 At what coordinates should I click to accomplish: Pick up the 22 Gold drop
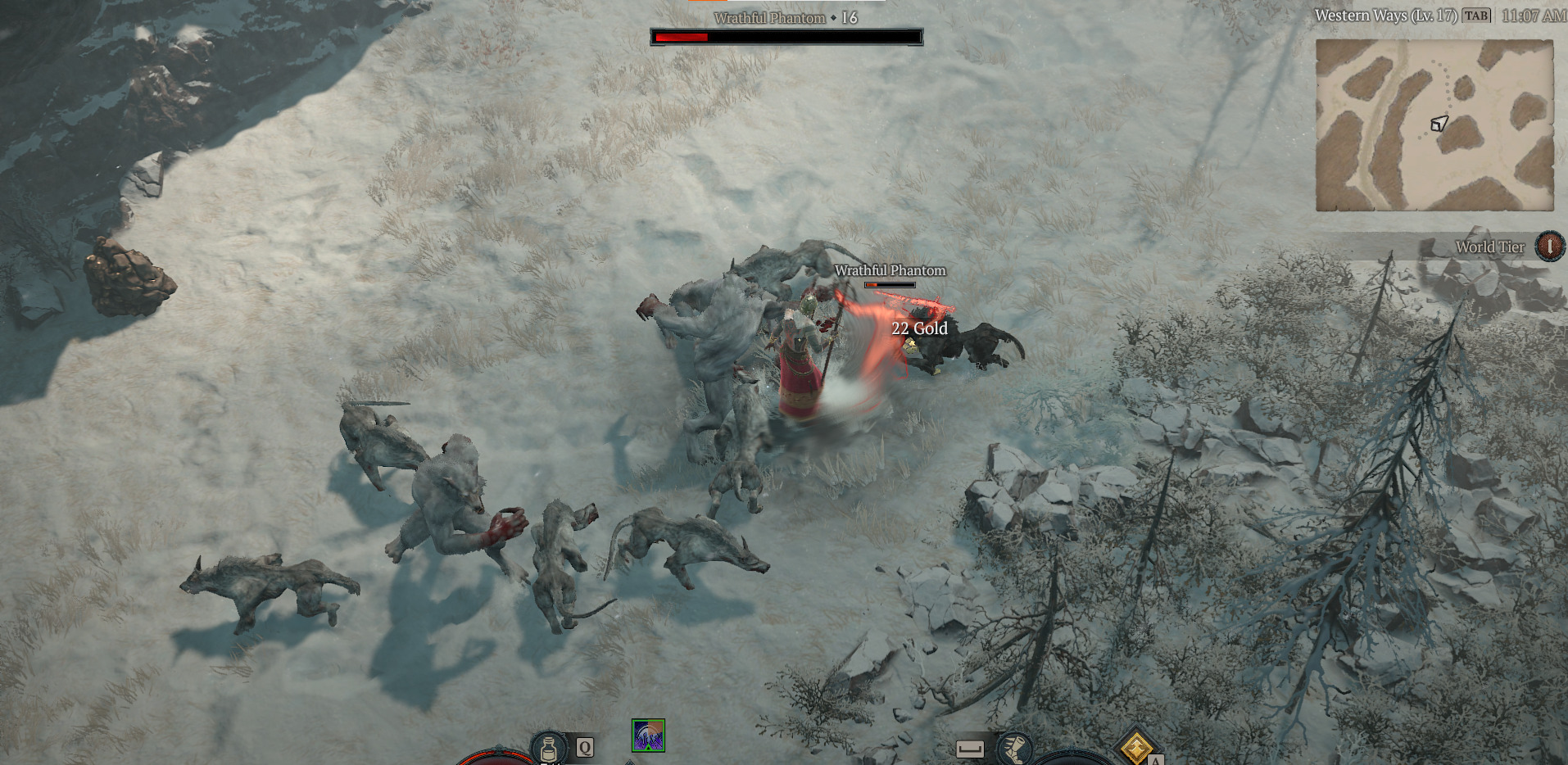tap(918, 328)
